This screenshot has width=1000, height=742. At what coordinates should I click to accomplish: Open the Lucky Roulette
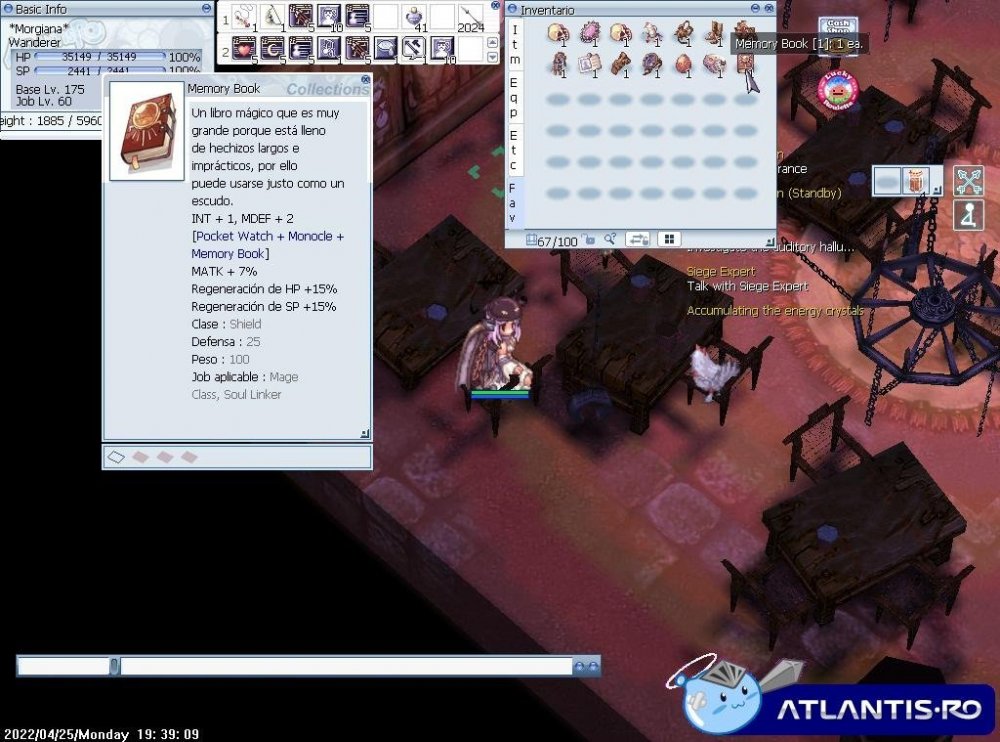pyautogui.click(x=838, y=90)
